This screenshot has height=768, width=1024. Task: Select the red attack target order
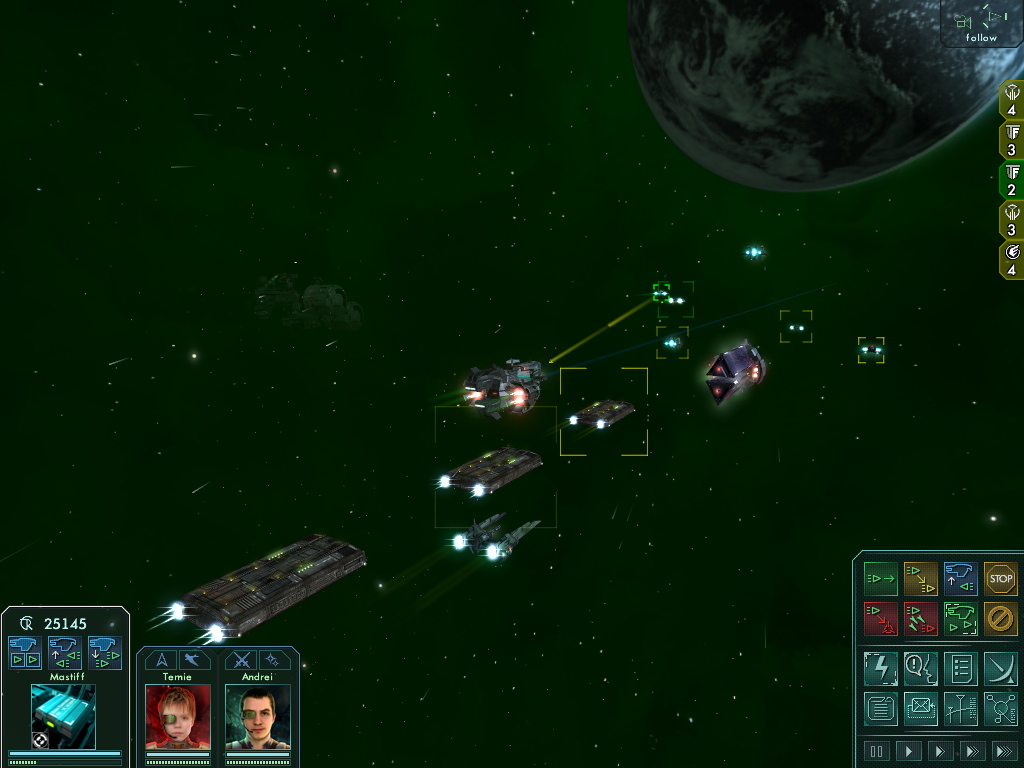tap(881, 619)
